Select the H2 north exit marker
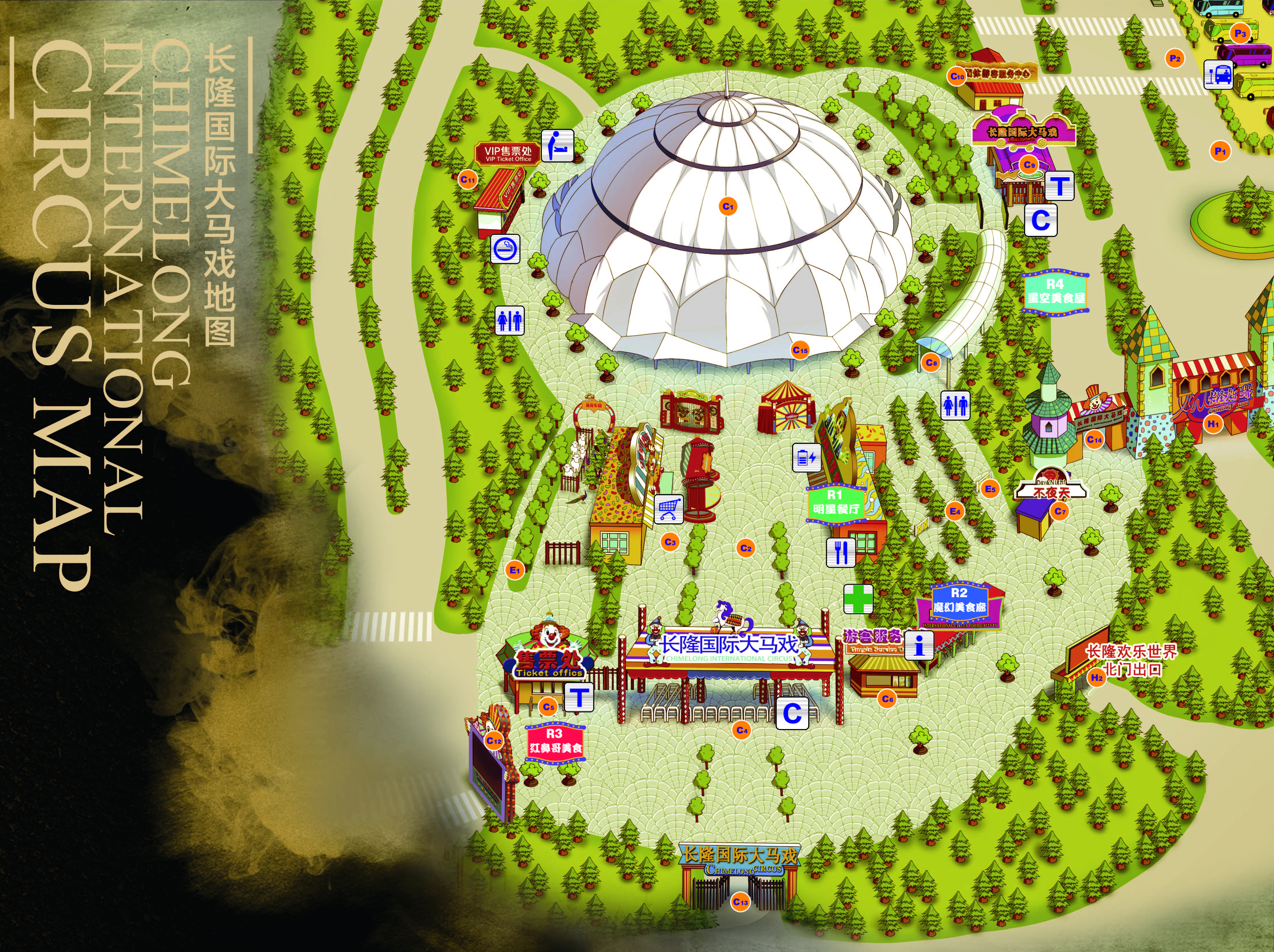Screen dimensions: 1274x952 coord(1097,677)
